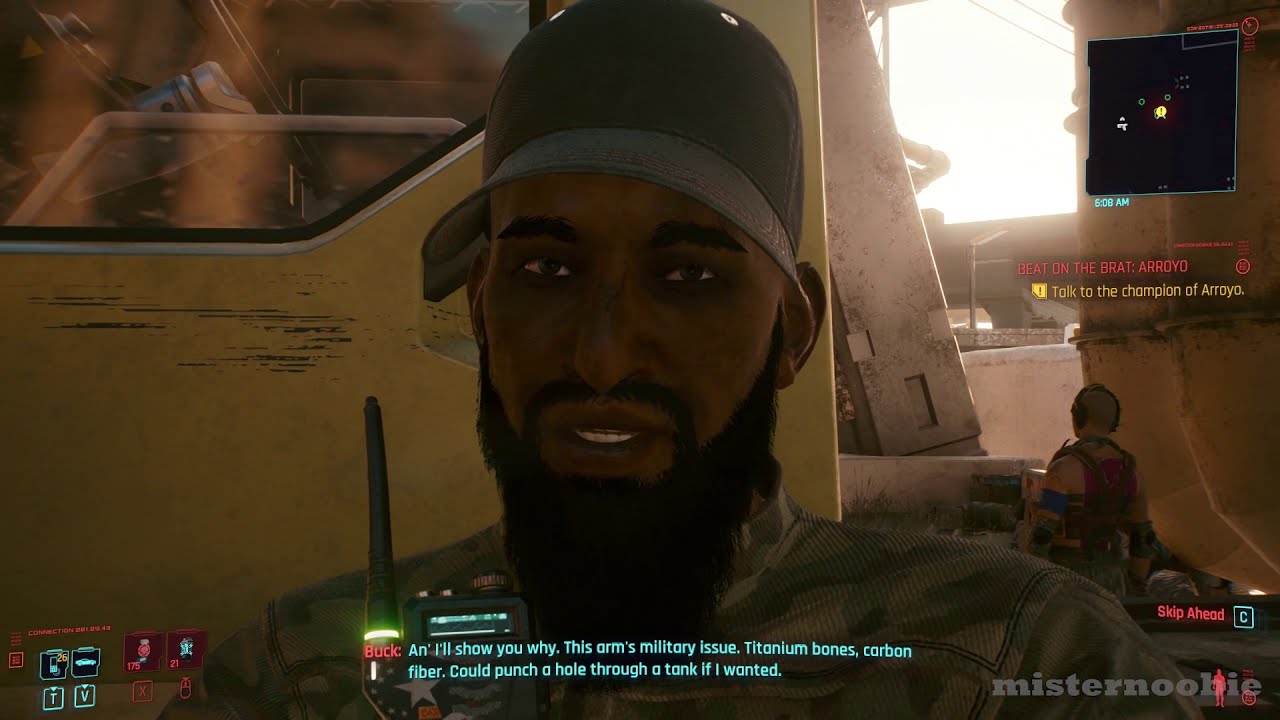1280x720 pixels.
Task: Toggle the phone using the T keybind prompt
Action: click(x=53, y=697)
